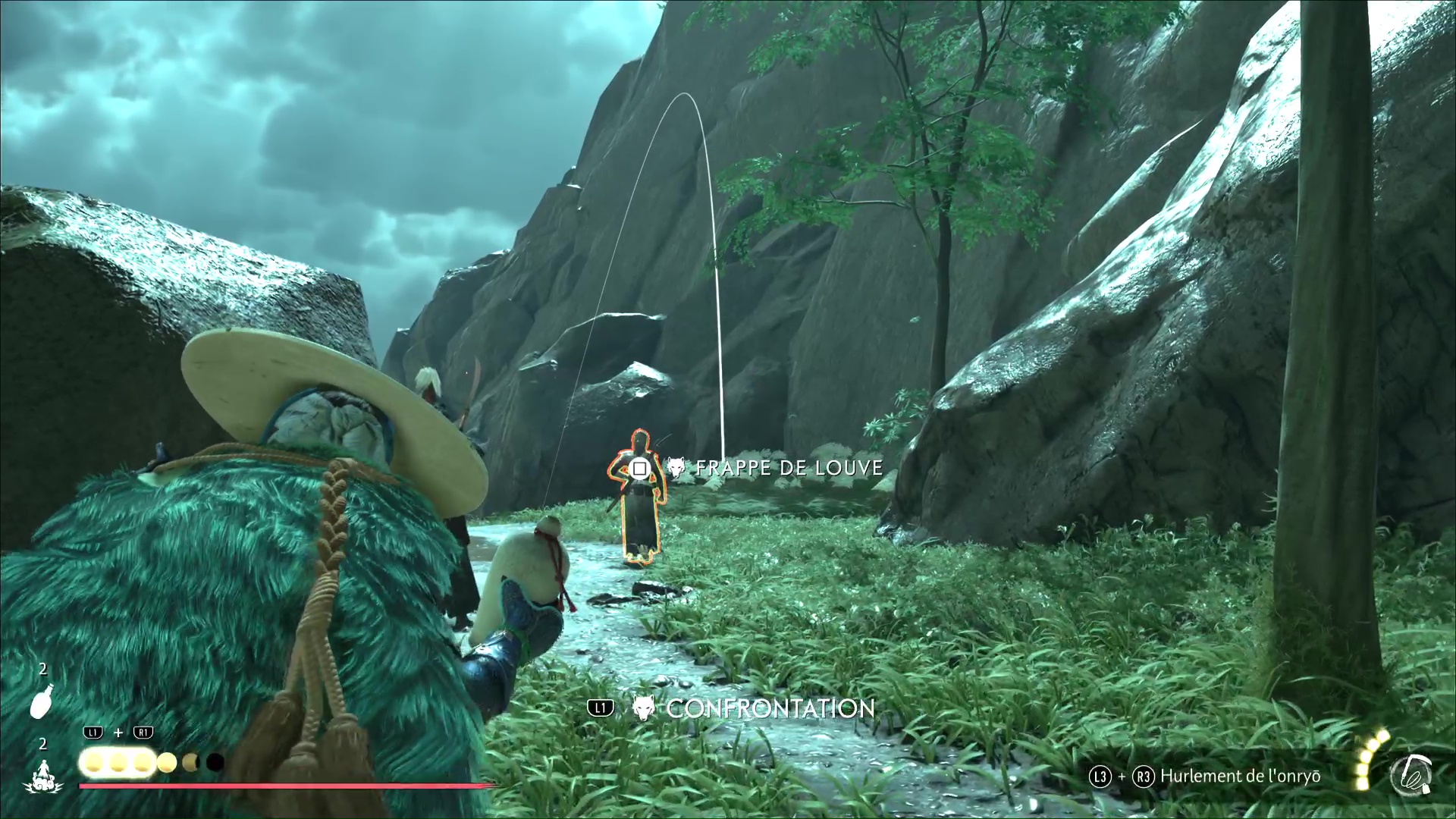This screenshot has height=819, width=1456.
Task: Trigger the Hurlement de l'onryō ability label
Action: click(x=1241, y=776)
